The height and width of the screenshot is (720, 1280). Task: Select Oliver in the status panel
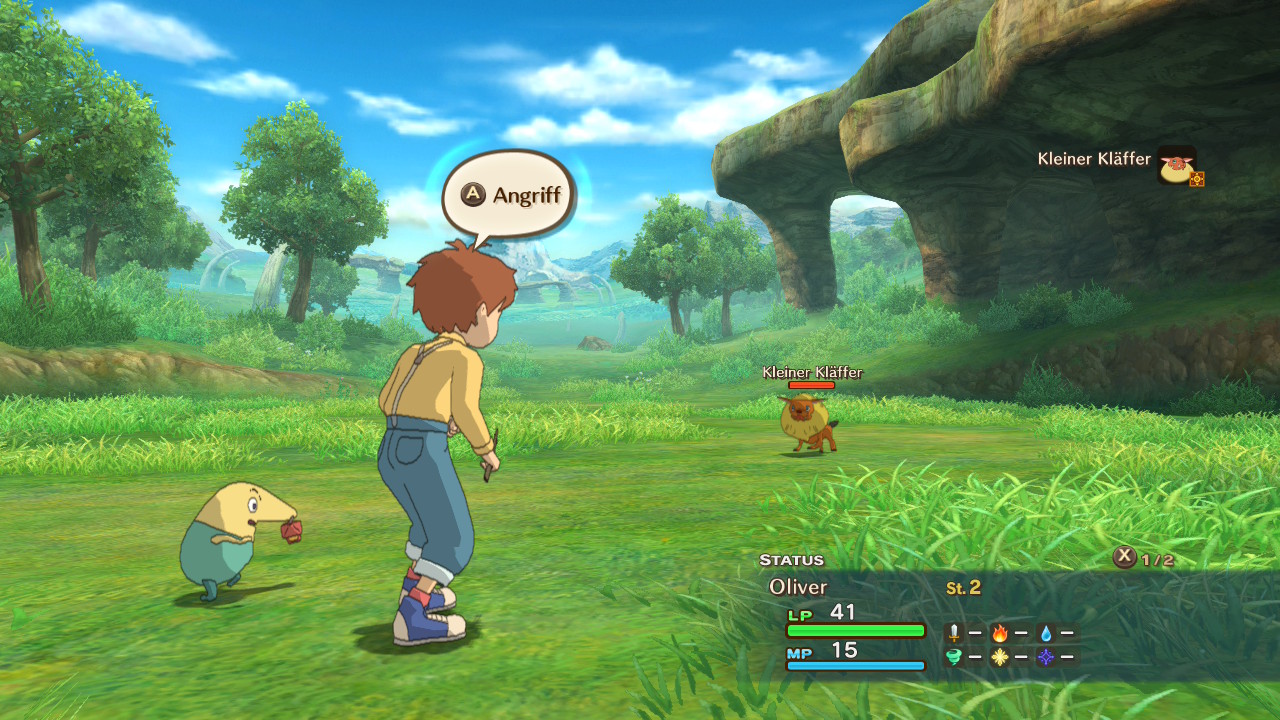tap(798, 587)
